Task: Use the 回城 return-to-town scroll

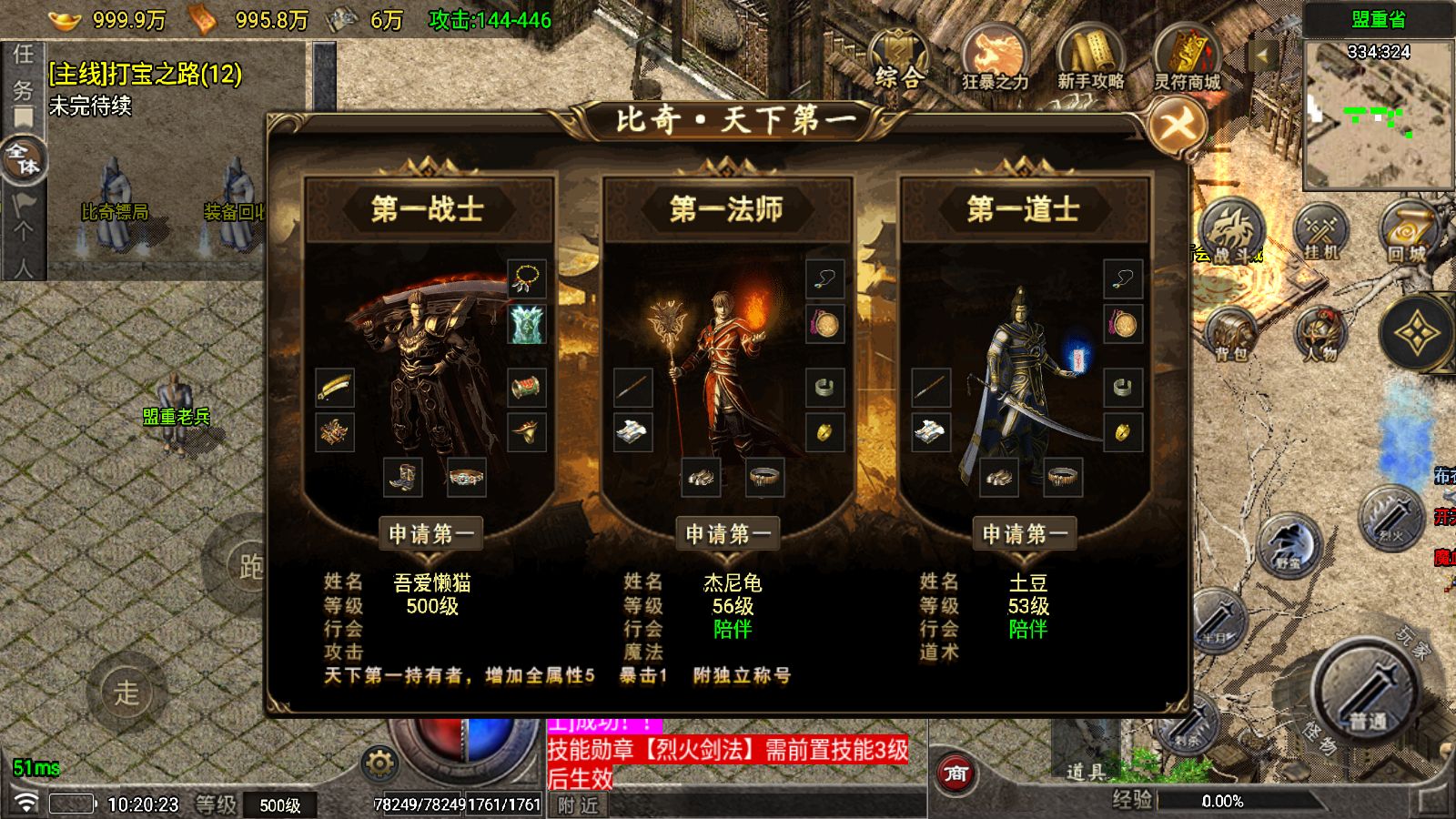Action: 1407,232
